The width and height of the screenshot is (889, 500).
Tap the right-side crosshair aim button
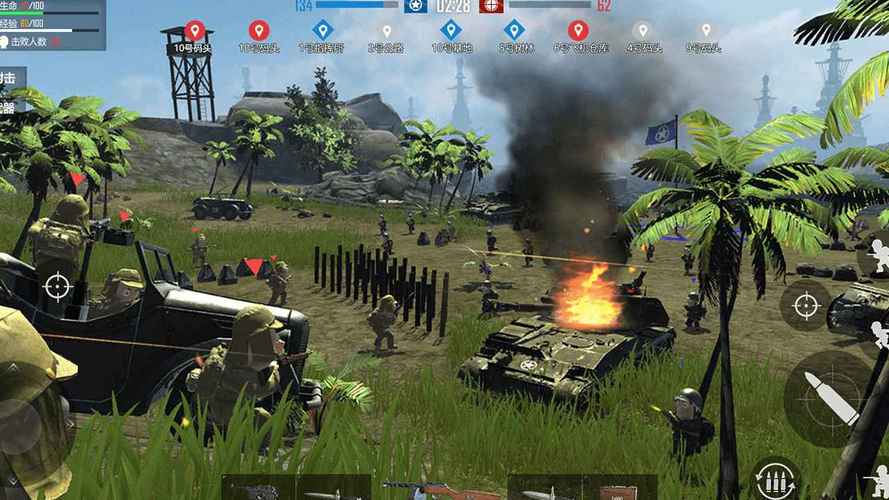tap(804, 304)
